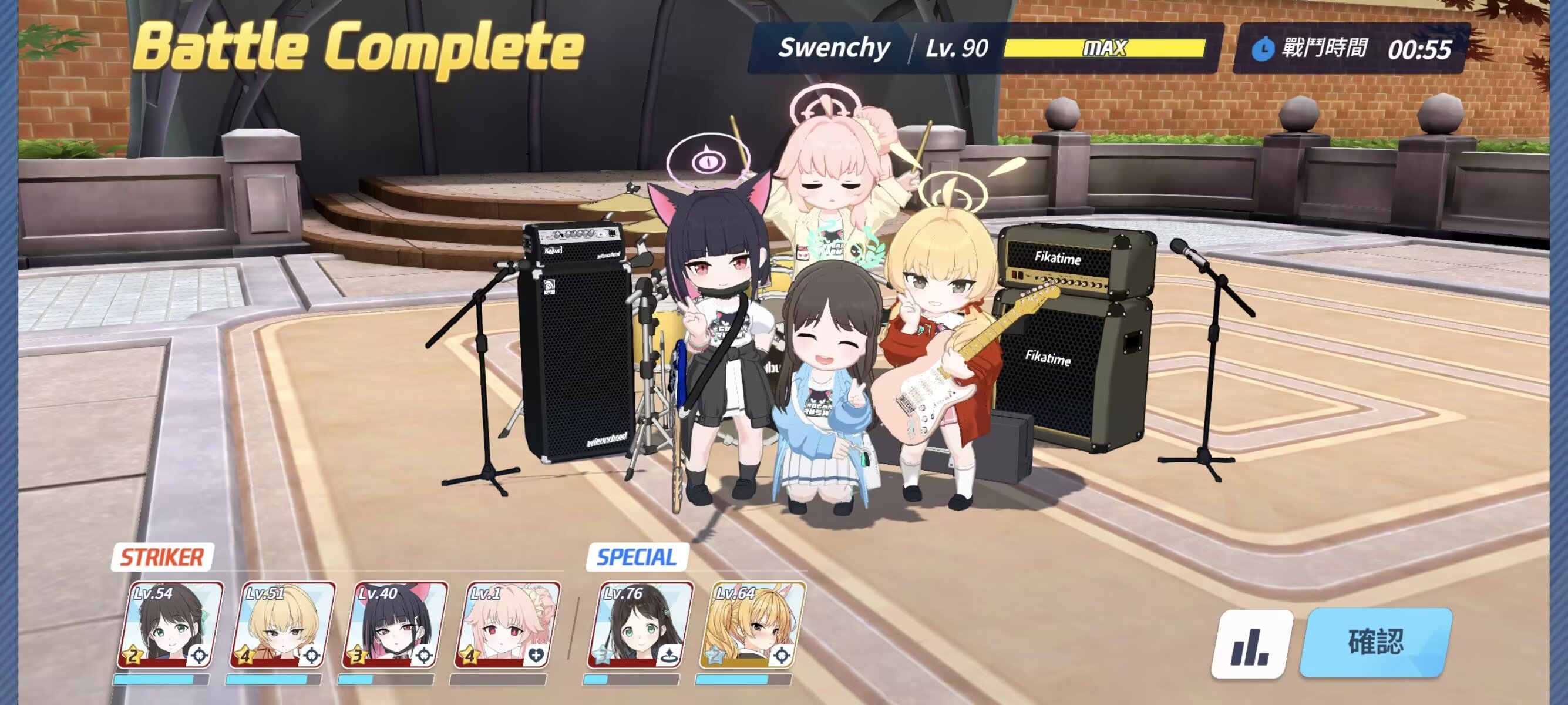This screenshot has width=1568, height=705.
Task: Select the Lv.40 cat-eared striker portrait
Action: [395, 625]
